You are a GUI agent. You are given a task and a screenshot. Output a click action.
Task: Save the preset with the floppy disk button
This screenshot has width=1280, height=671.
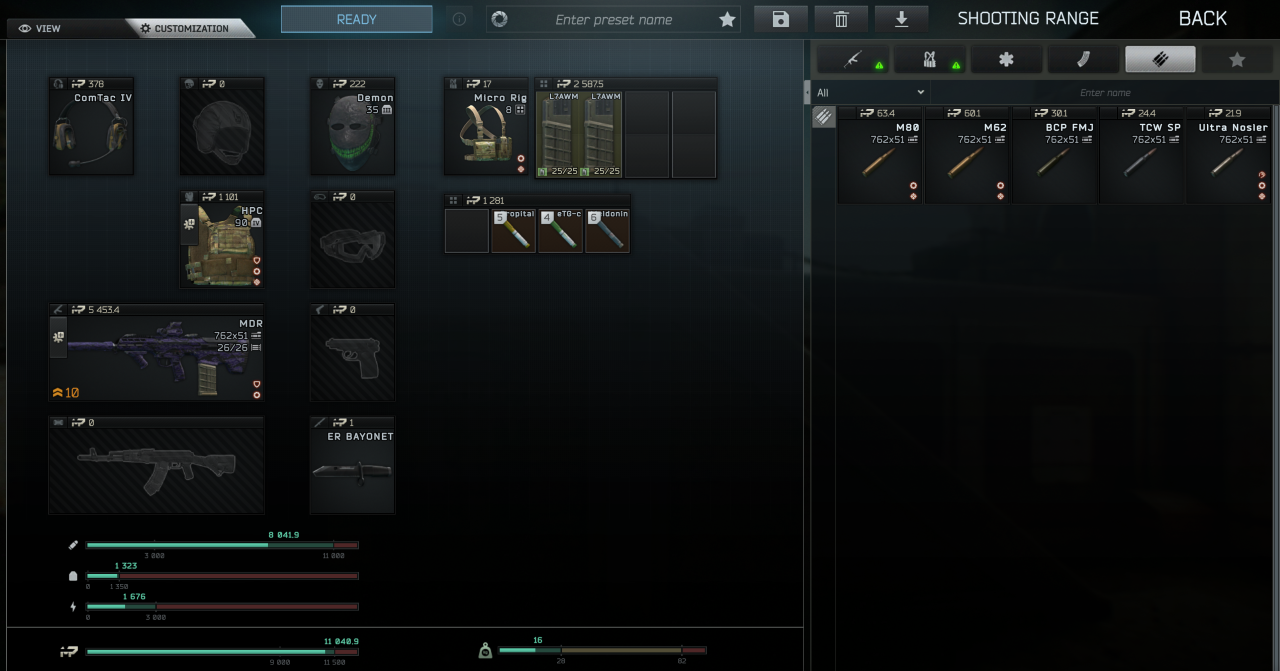(780, 19)
